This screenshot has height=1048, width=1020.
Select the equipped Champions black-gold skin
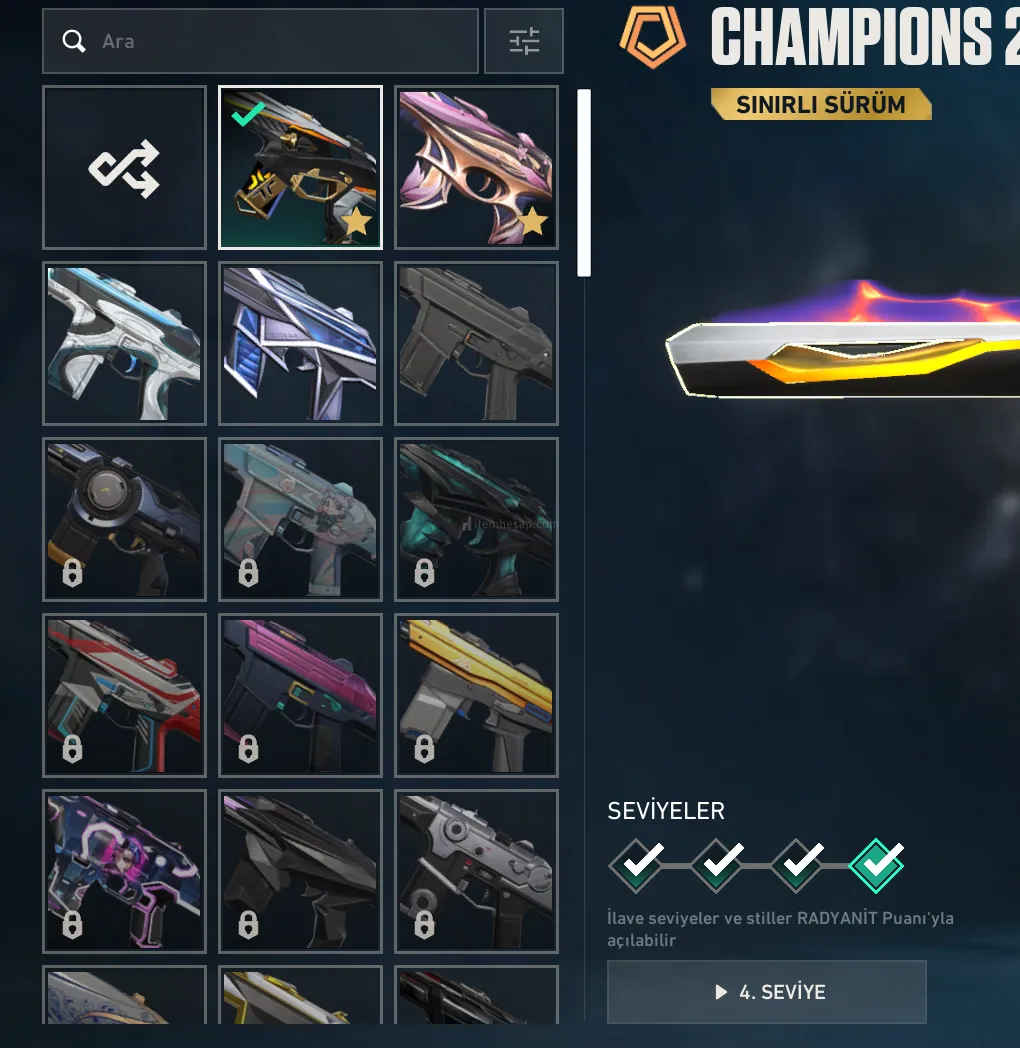[x=300, y=168]
